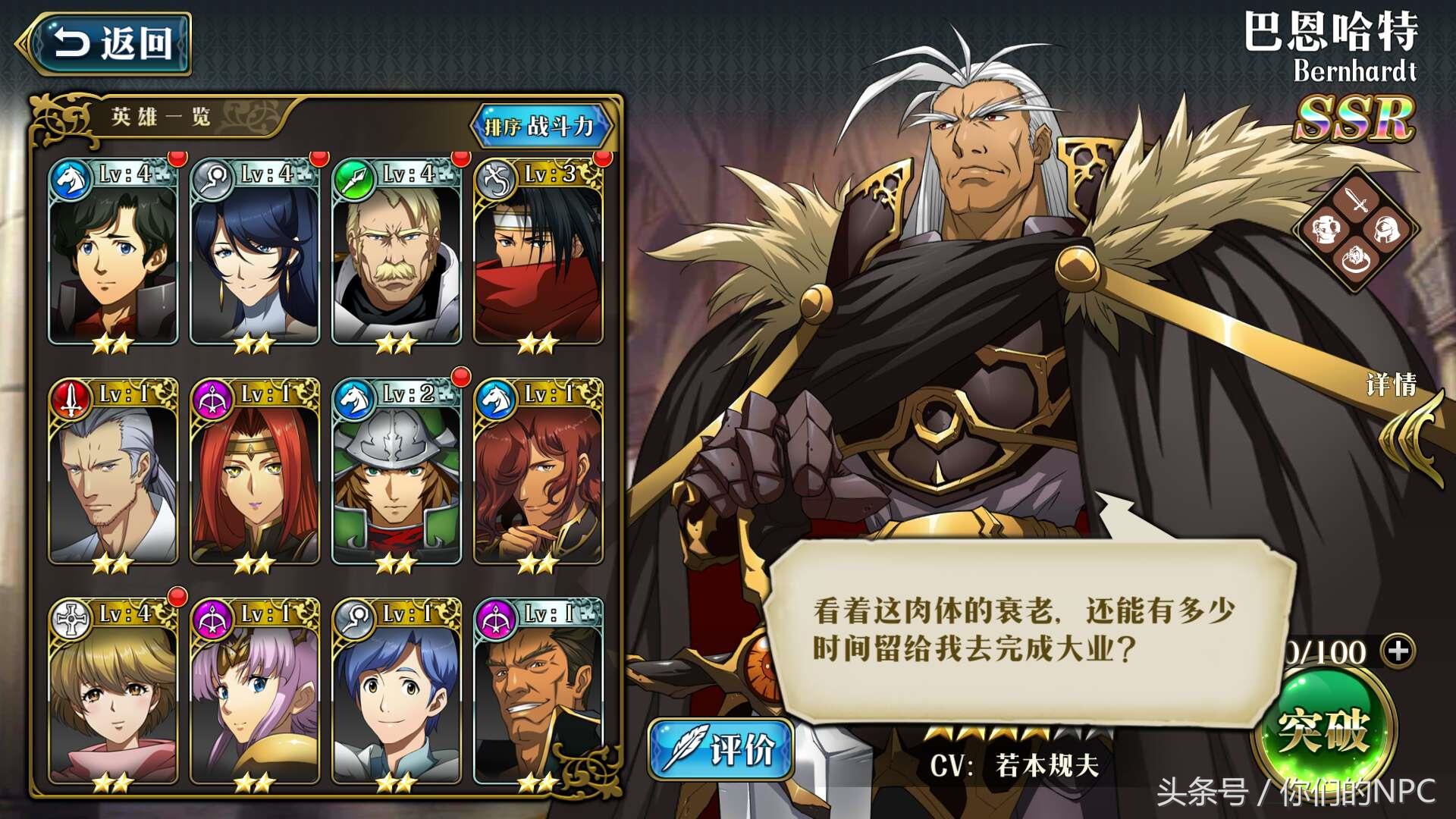Viewport: 1456px width, 819px height.
Task: Click the gauntlet icon in the class diamond
Action: (x=1326, y=230)
